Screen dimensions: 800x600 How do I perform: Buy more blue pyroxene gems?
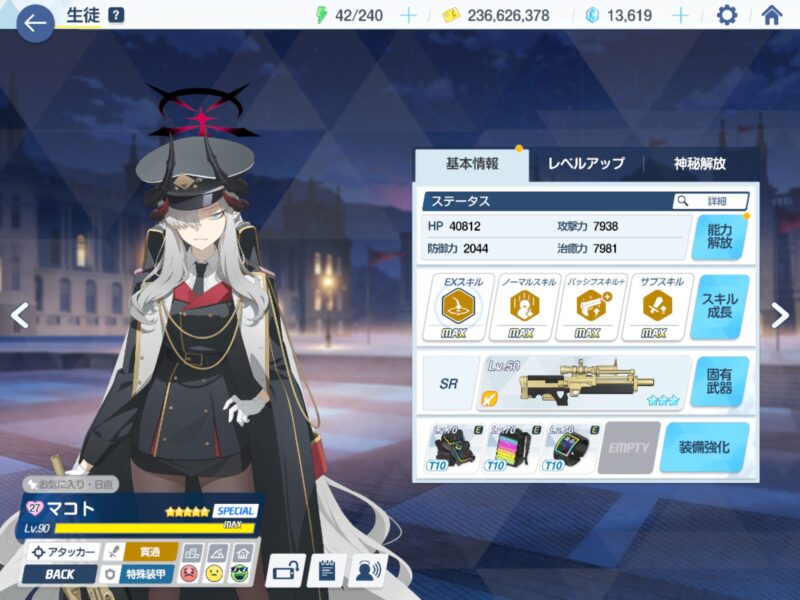(680, 15)
